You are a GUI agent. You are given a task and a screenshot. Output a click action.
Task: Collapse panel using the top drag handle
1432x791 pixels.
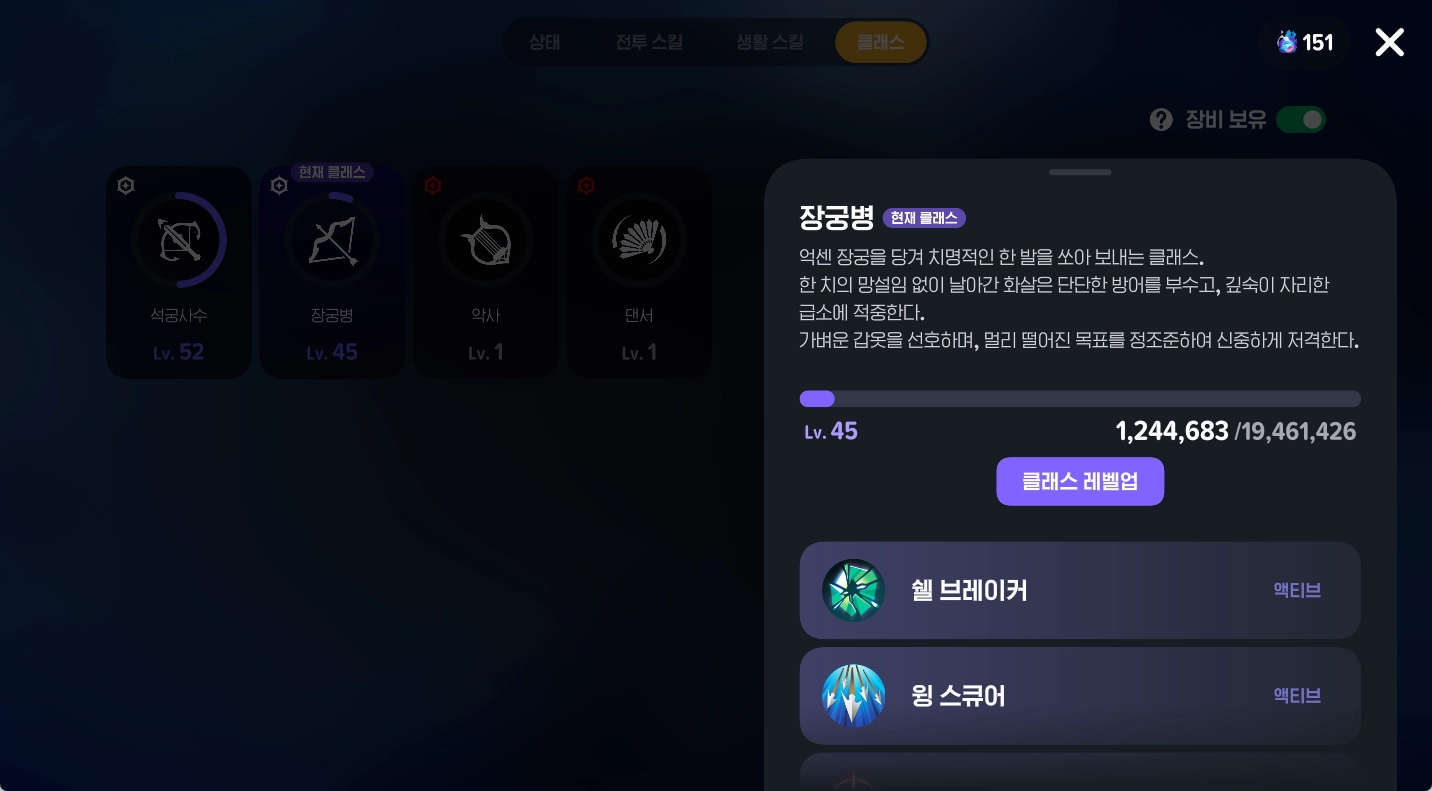point(1080,172)
